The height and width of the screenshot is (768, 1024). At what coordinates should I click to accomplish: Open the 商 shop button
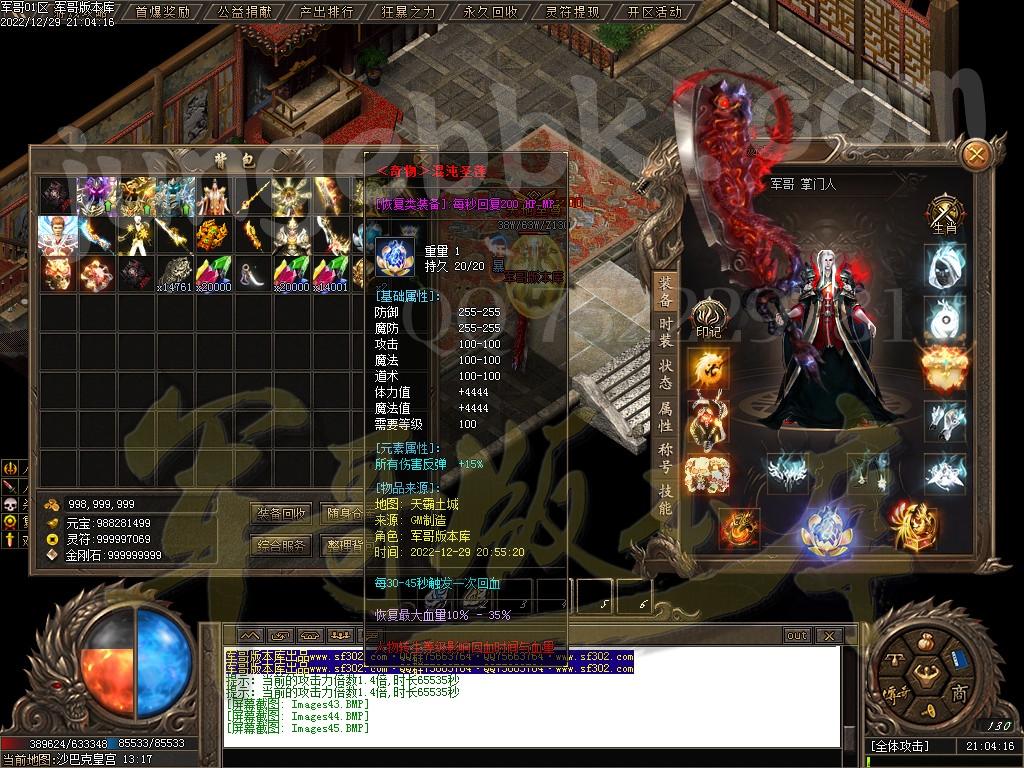tap(958, 694)
